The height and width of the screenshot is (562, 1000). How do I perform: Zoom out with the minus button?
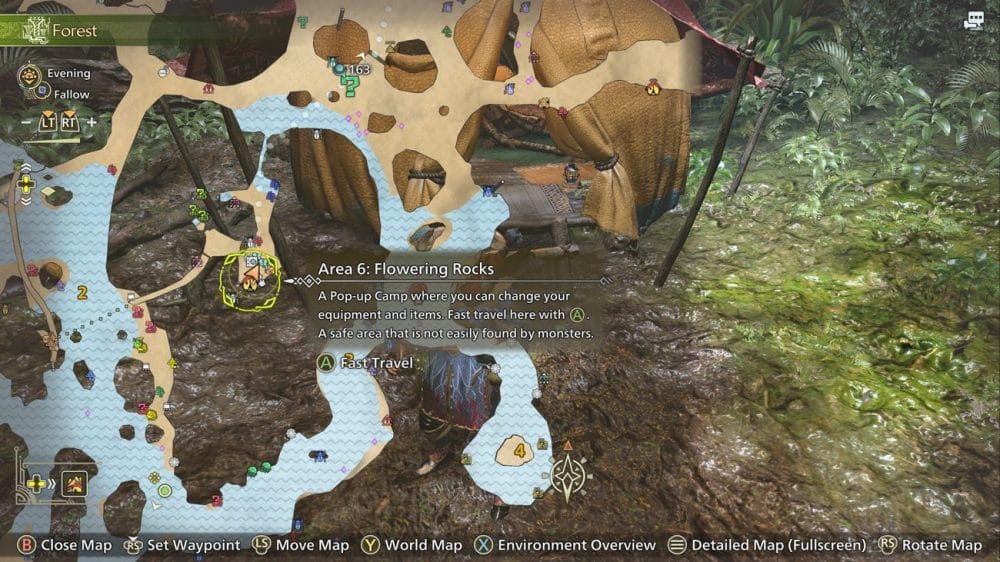(x=26, y=122)
